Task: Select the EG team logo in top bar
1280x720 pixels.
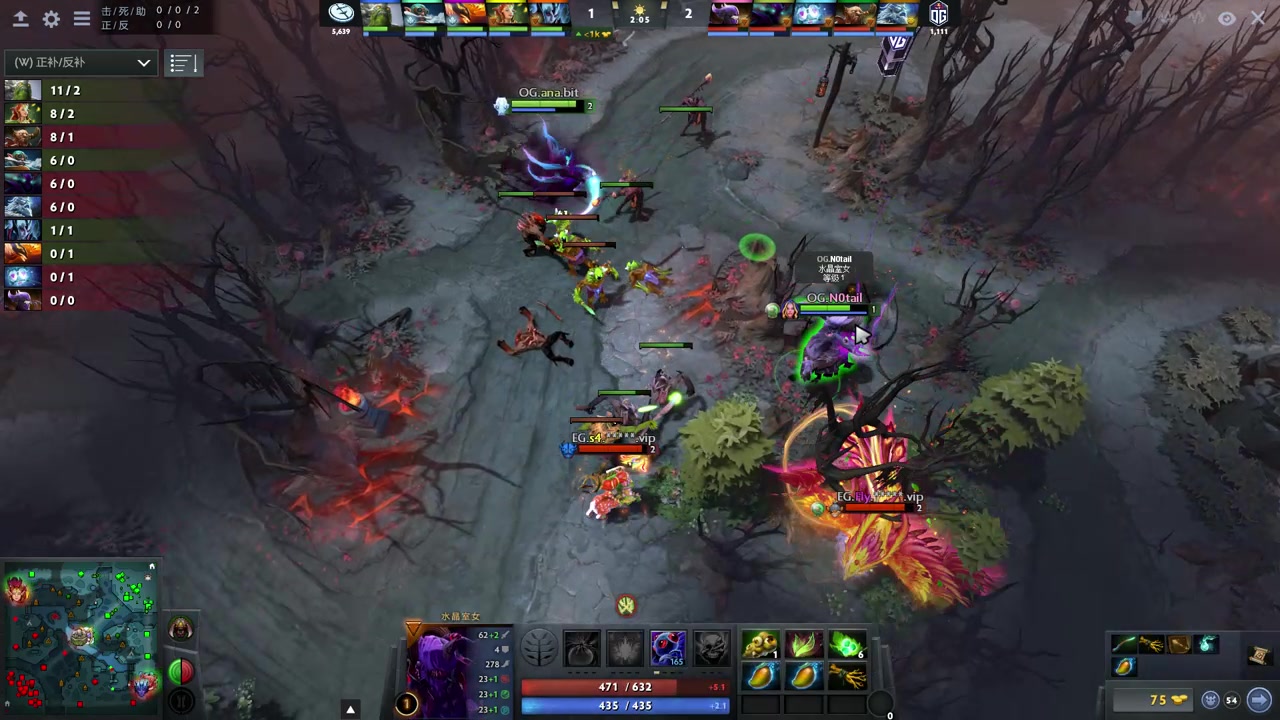Action: tap(342, 13)
